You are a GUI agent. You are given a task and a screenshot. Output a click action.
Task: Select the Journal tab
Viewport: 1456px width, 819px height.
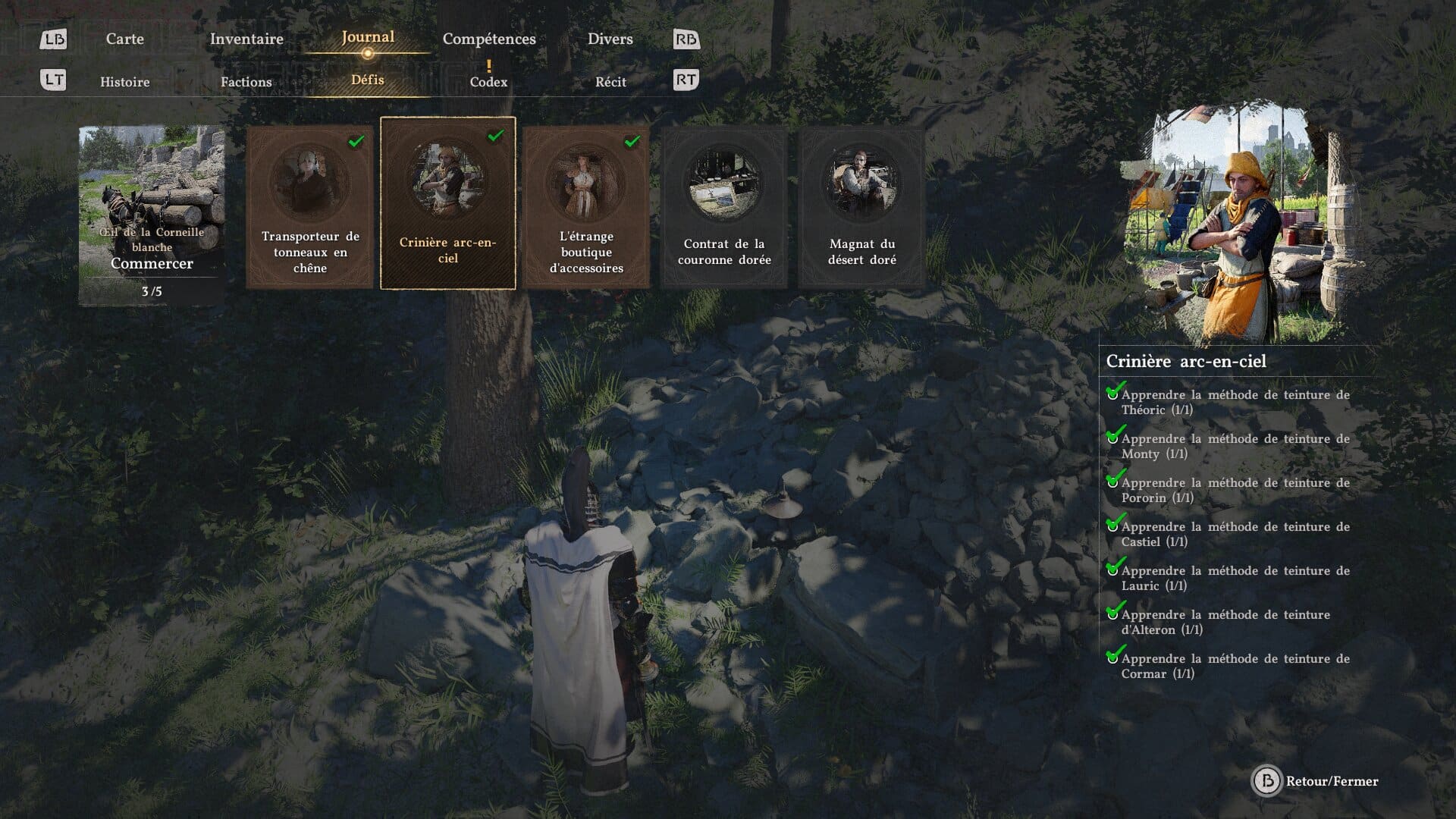pos(367,37)
